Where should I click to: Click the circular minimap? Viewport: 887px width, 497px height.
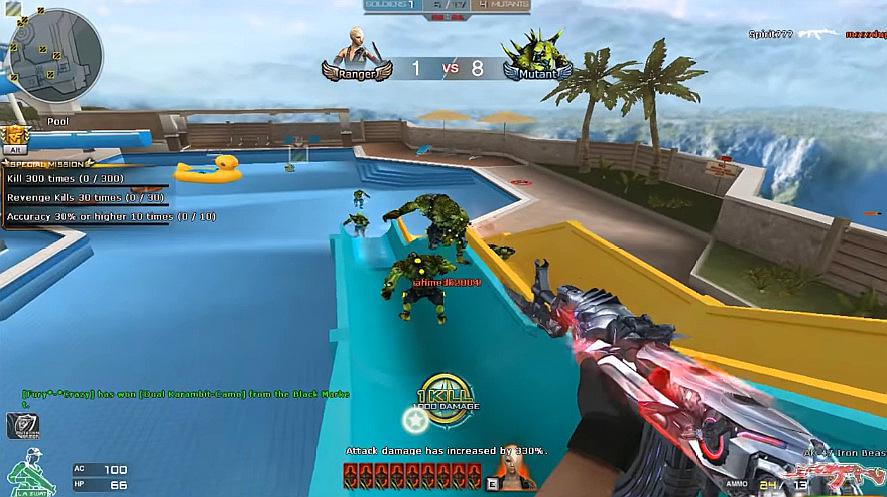pos(57,56)
